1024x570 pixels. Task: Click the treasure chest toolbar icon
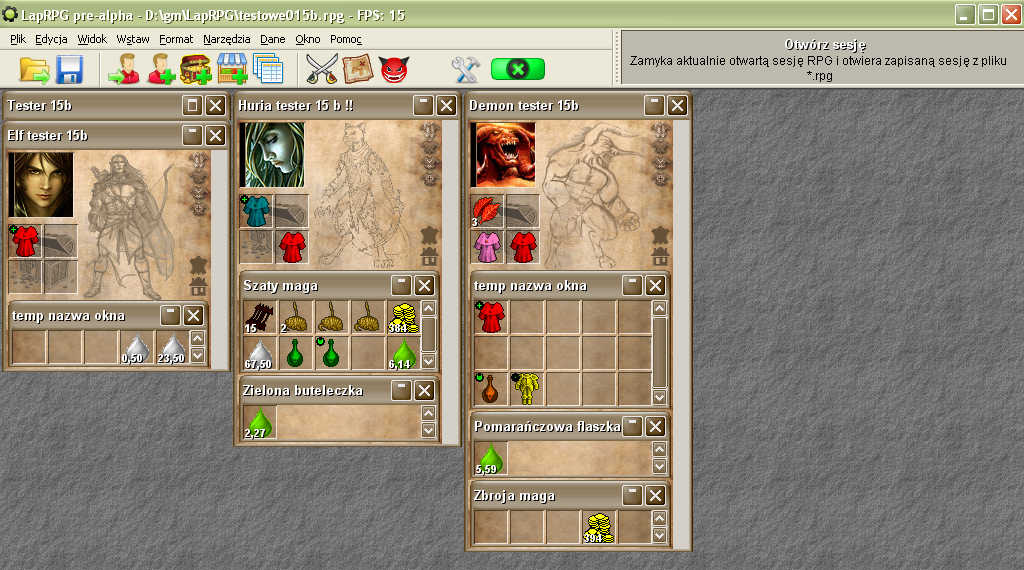[195, 69]
